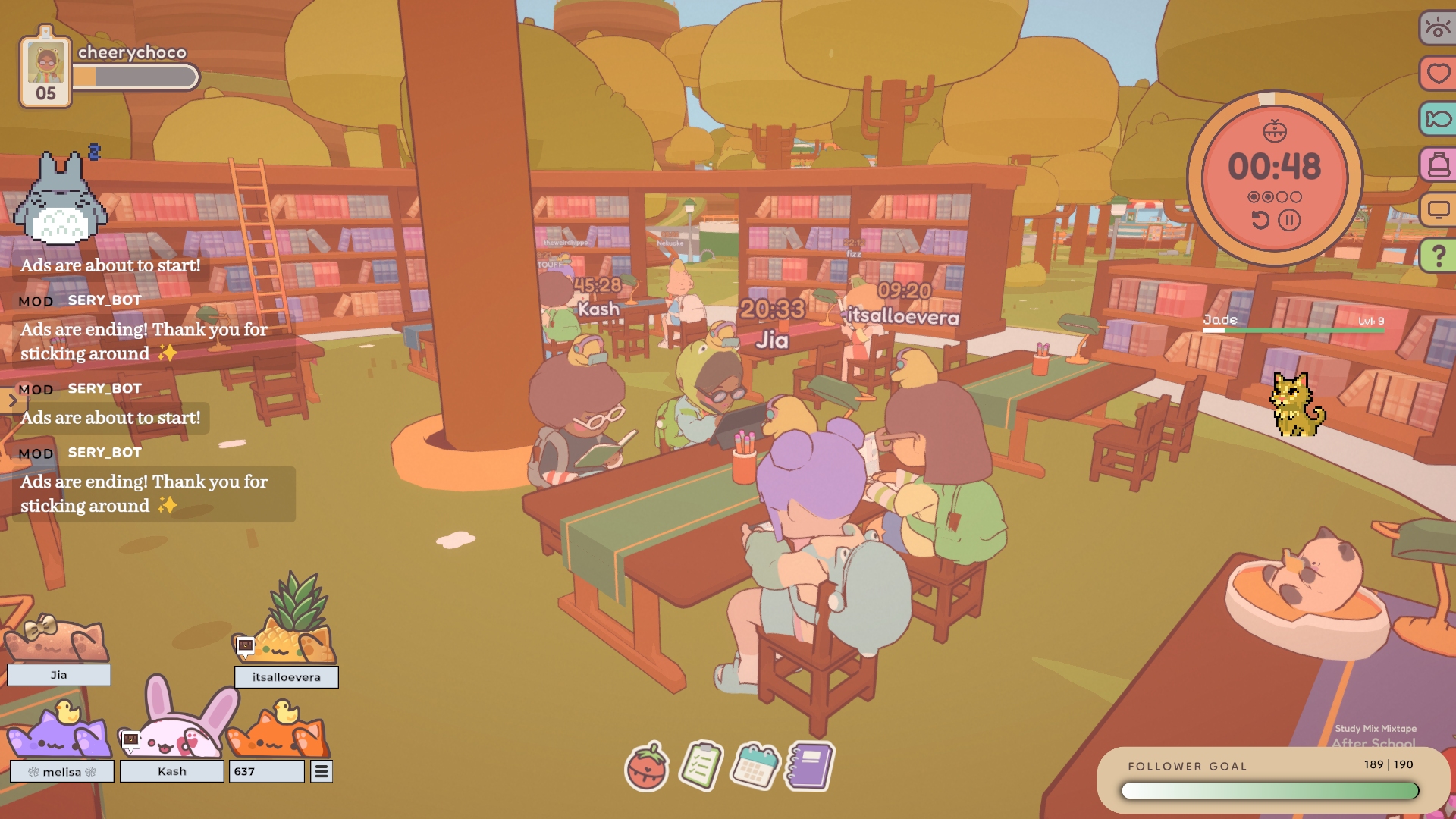Open the calendar tool
The image size is (1456, 819).
click(755, 766)
